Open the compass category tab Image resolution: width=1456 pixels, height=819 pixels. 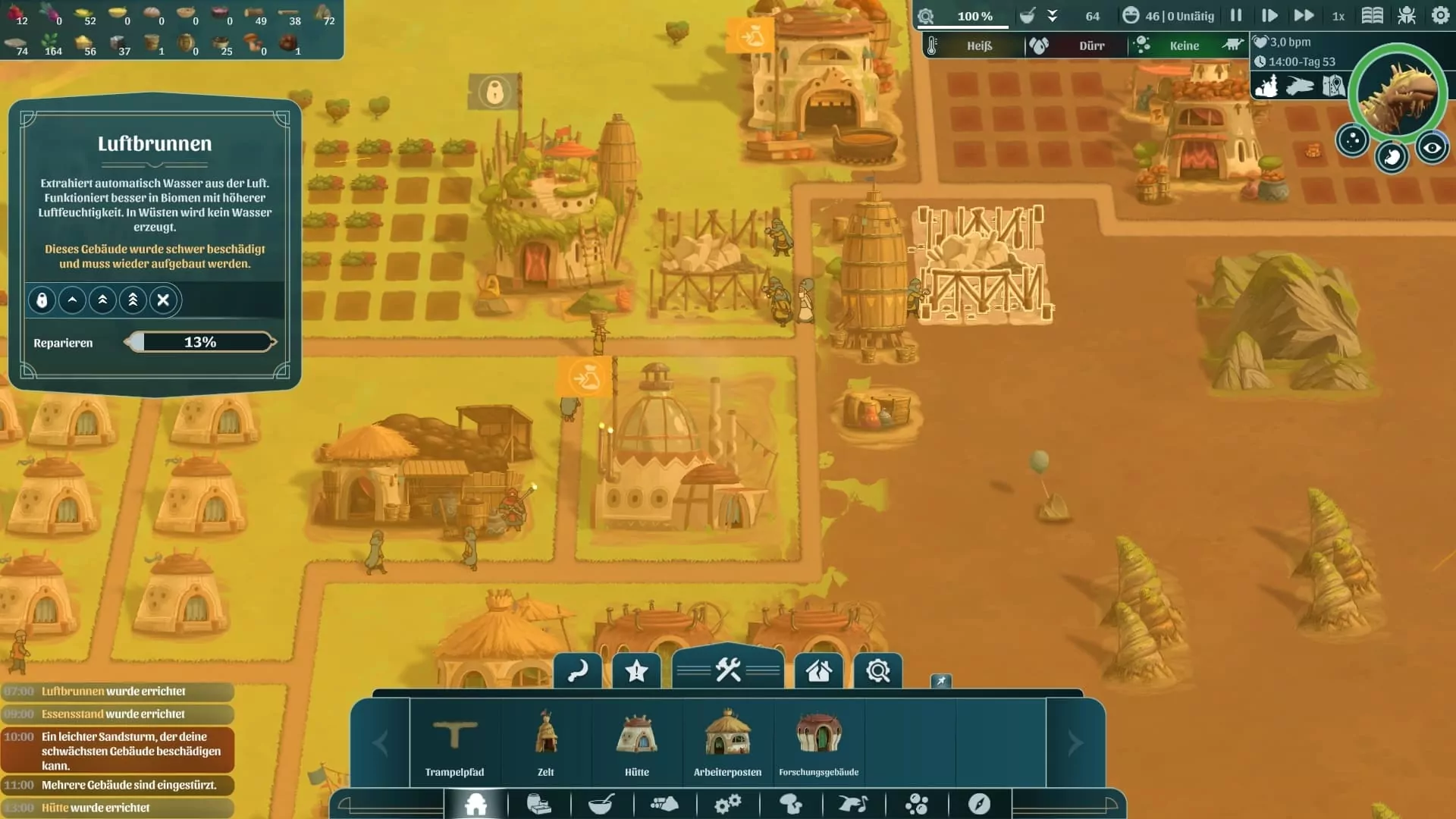point(979,804)
